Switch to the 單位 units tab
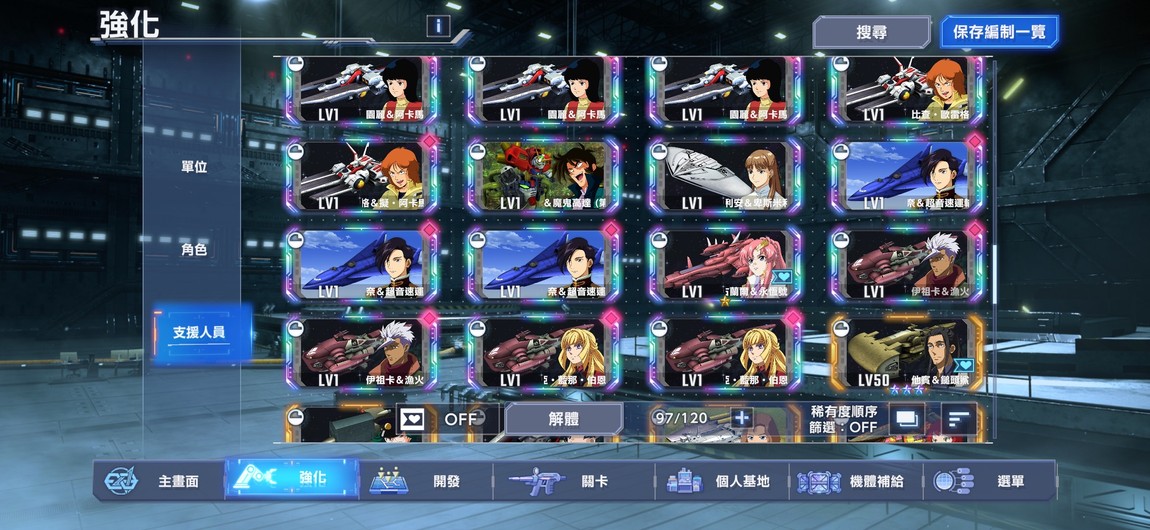 [194, 167]
